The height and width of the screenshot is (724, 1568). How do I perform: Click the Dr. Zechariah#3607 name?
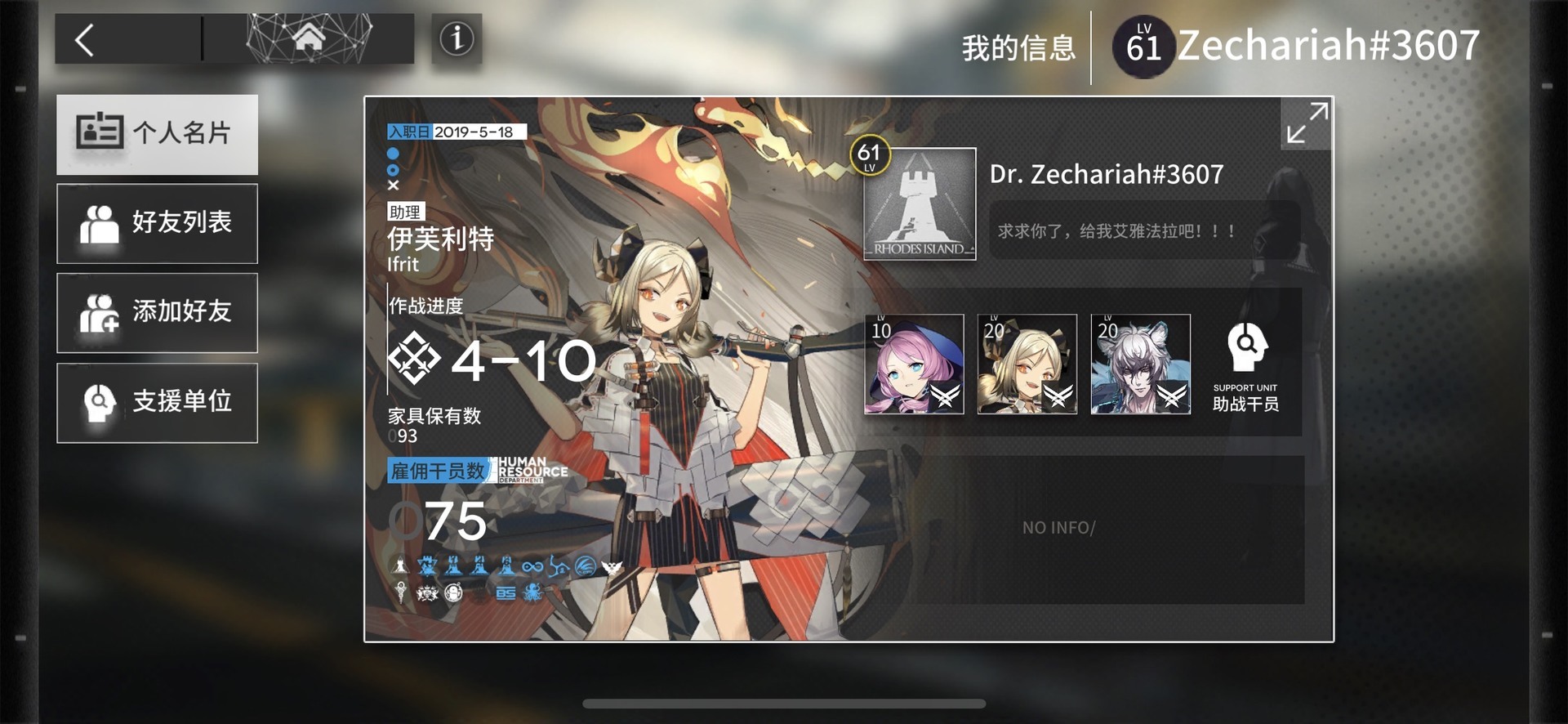point(1107,174)
